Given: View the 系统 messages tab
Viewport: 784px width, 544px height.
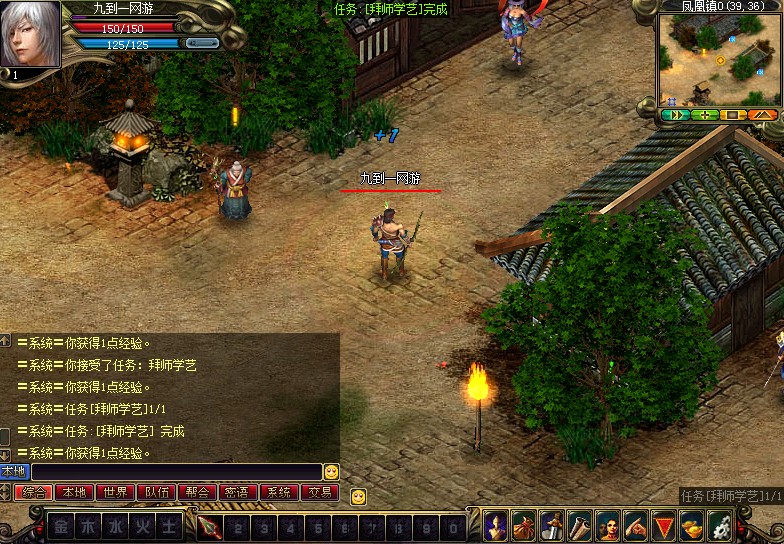Looking at the screenshot, I should coord(279,492).
